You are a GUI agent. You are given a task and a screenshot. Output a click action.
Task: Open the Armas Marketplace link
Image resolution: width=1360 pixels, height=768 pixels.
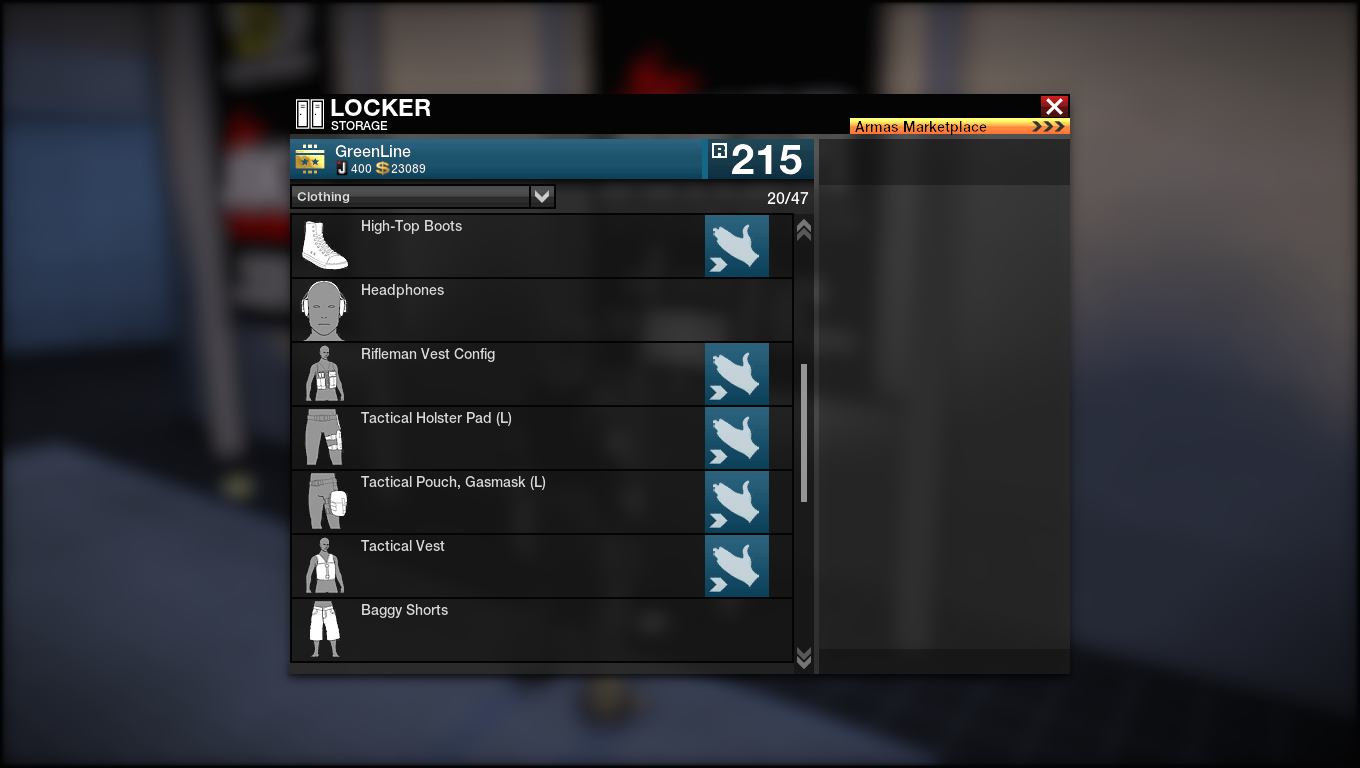coord(959,127)
